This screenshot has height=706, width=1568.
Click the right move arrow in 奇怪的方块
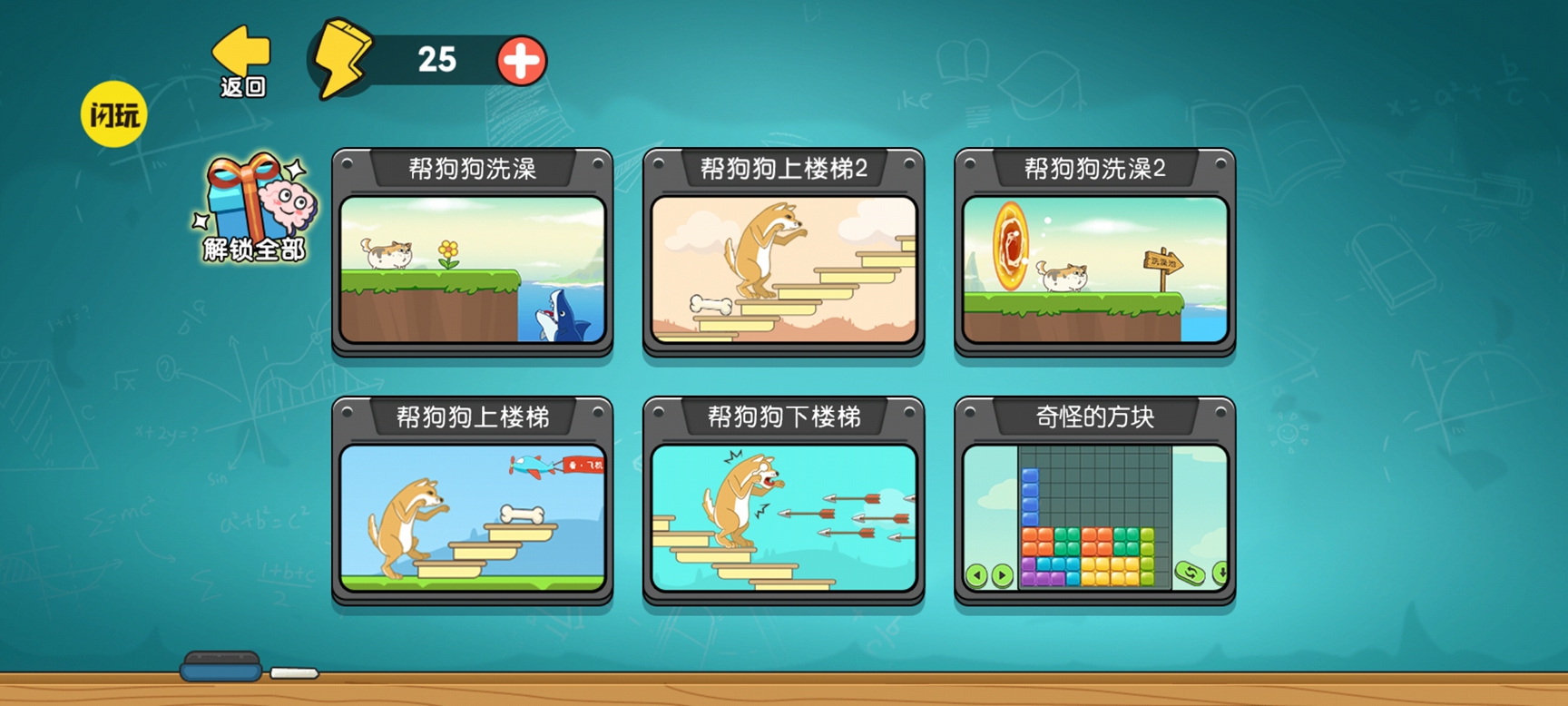[x=1002, y=575]
